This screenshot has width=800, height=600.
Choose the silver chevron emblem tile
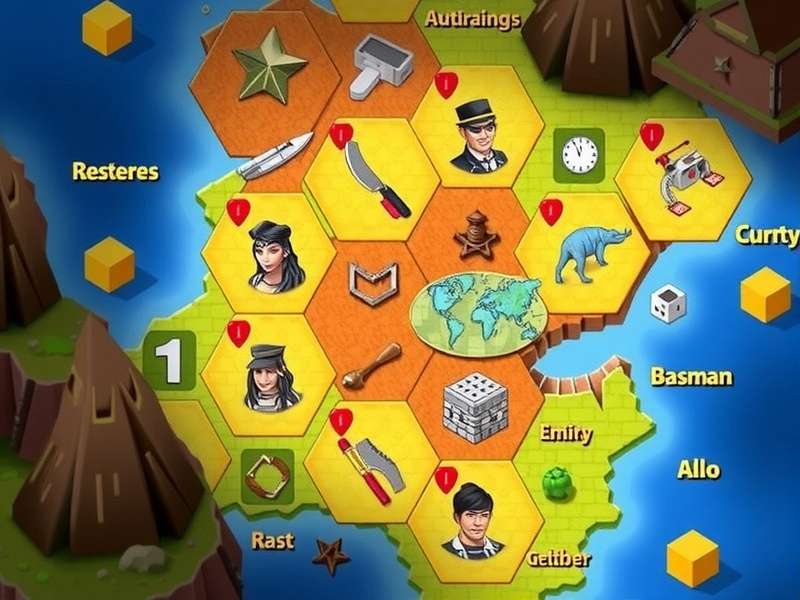[x=373, y=282]
